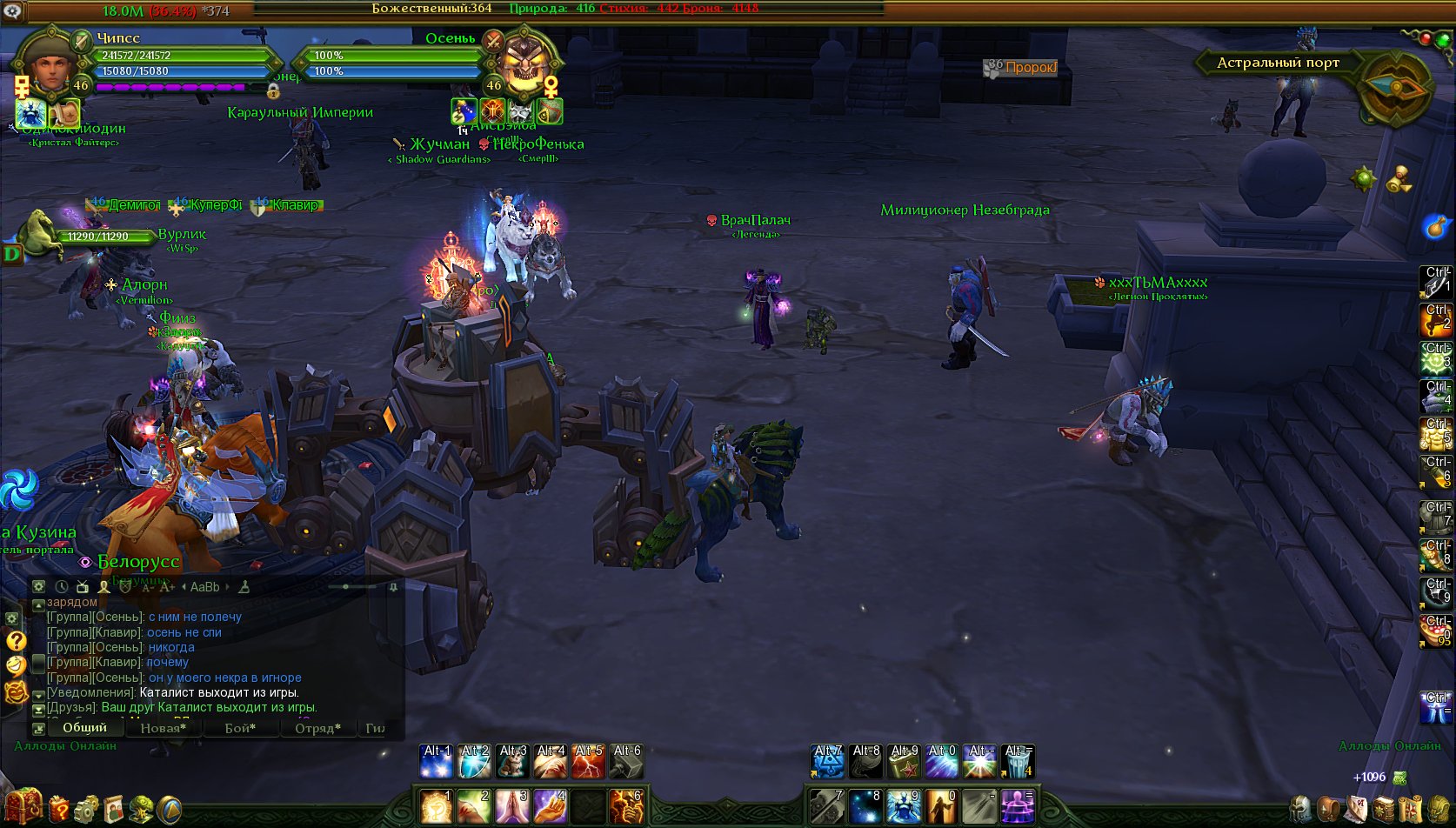
Task: Use the blue winged angel ability in slot 9
Action: [x=903, y=806]
